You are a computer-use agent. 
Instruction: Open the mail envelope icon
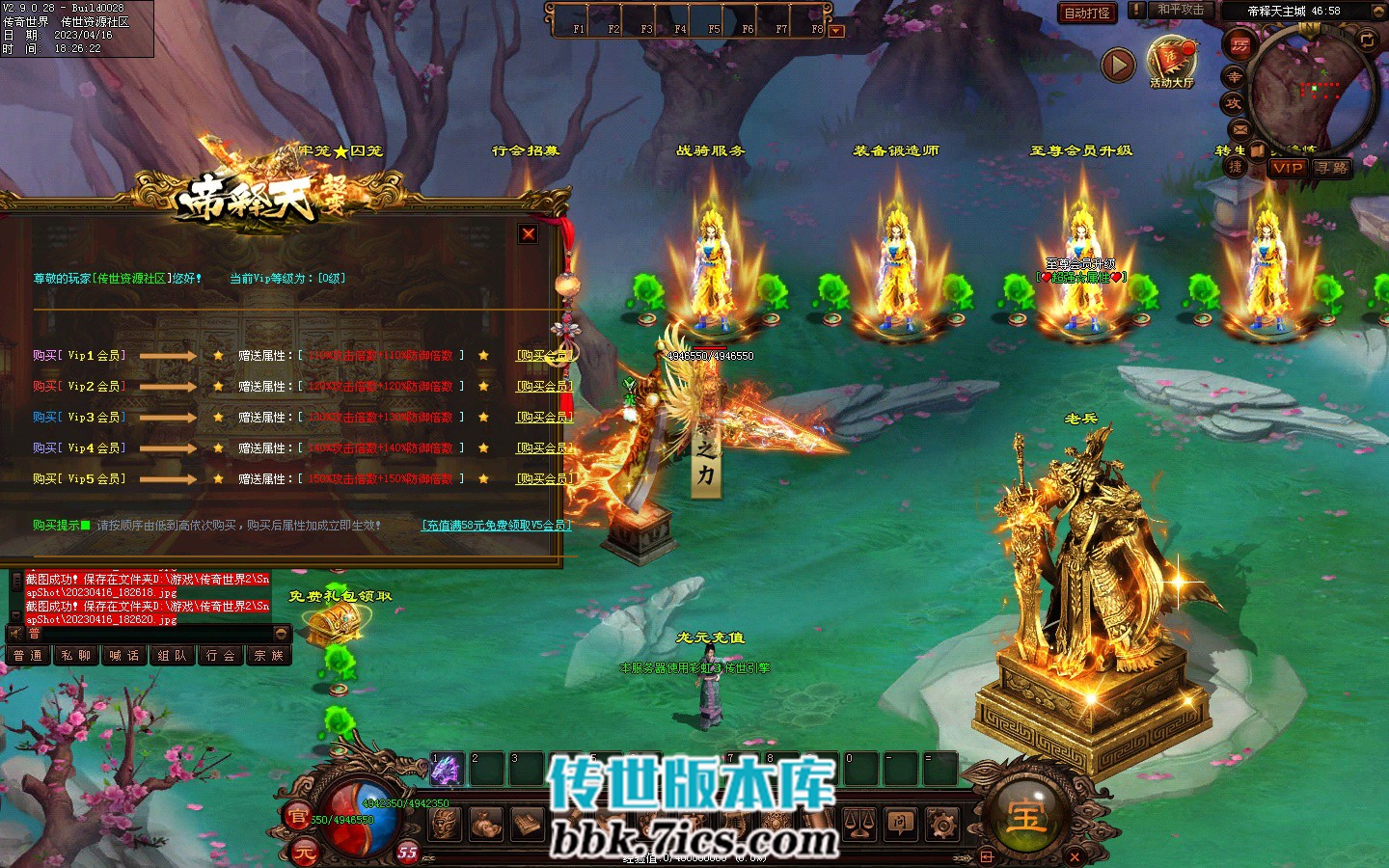pyautogui.click(x=1239, y=129)
